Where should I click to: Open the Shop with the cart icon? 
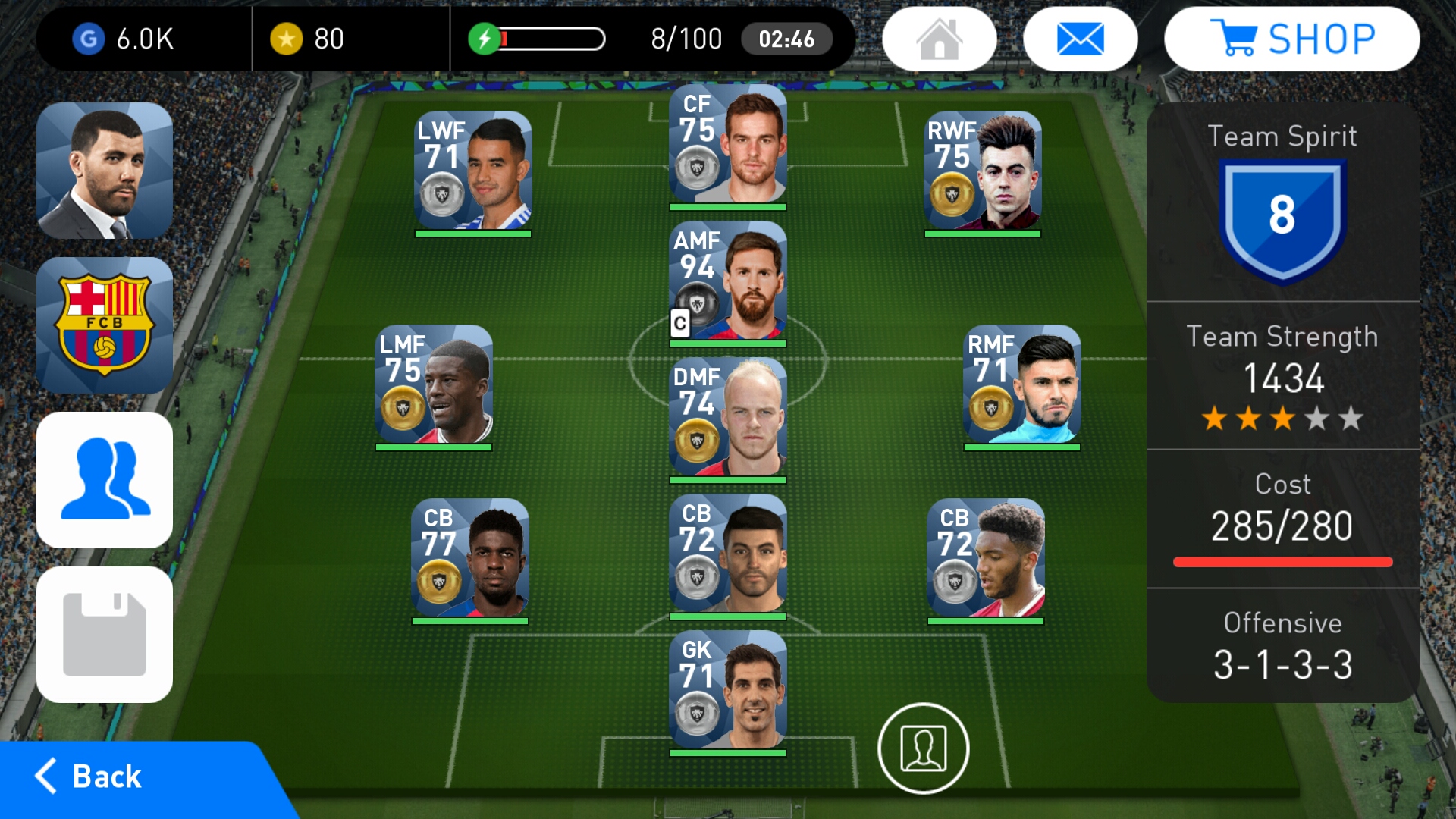pos(1293,39)
